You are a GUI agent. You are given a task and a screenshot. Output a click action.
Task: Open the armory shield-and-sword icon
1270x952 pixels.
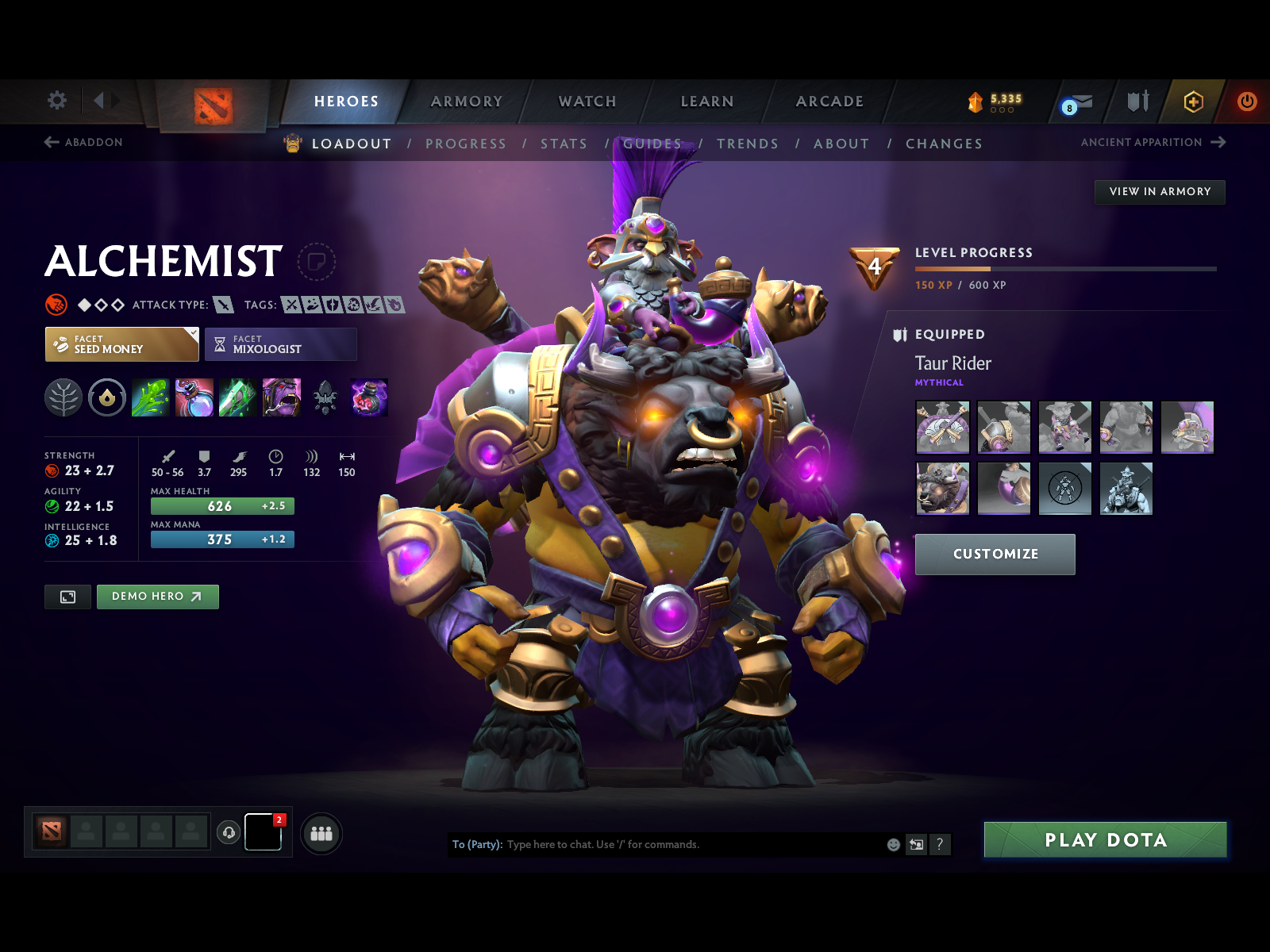pos(1137,102)
